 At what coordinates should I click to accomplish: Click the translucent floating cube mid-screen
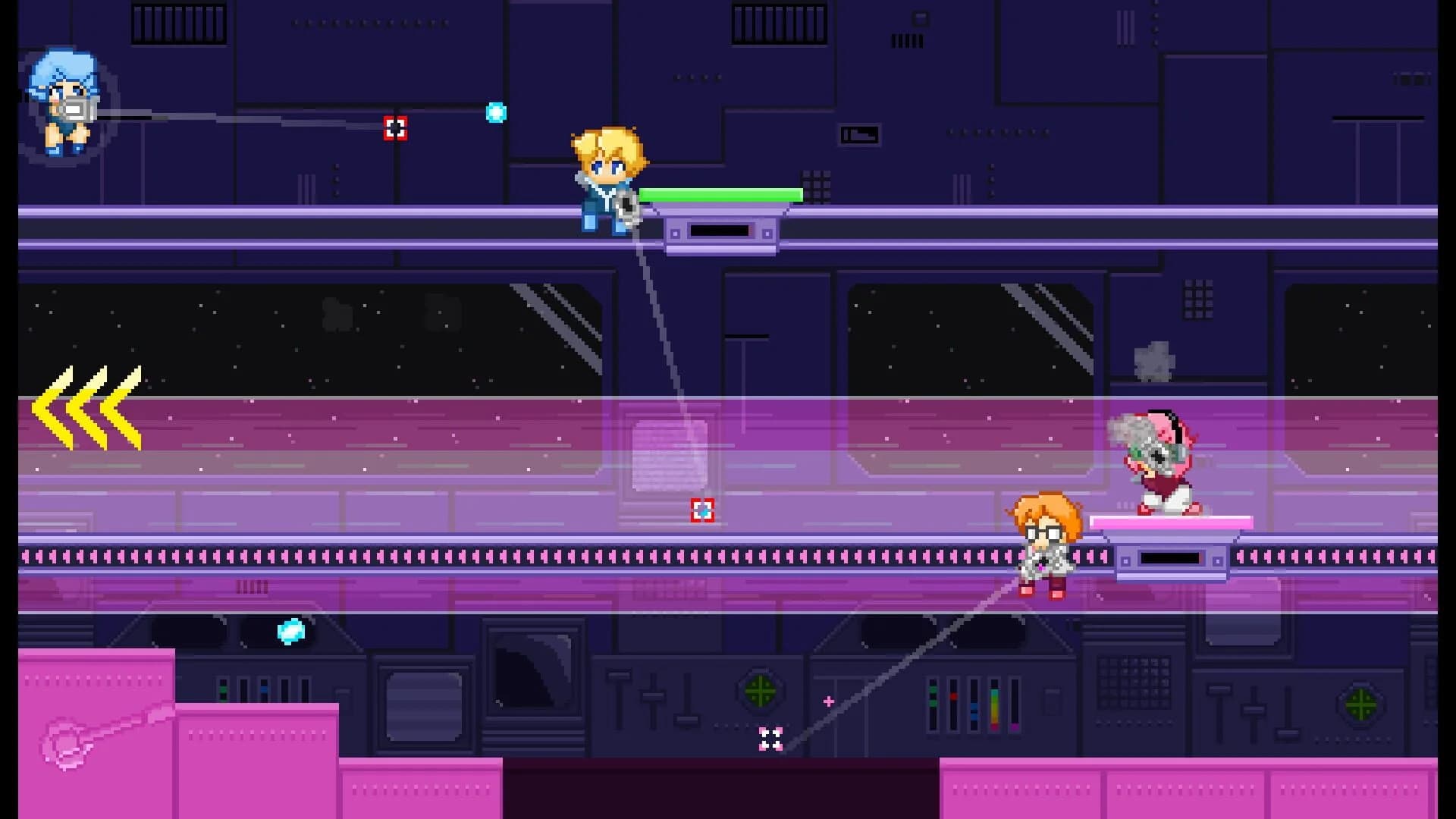tap(670, 455)
